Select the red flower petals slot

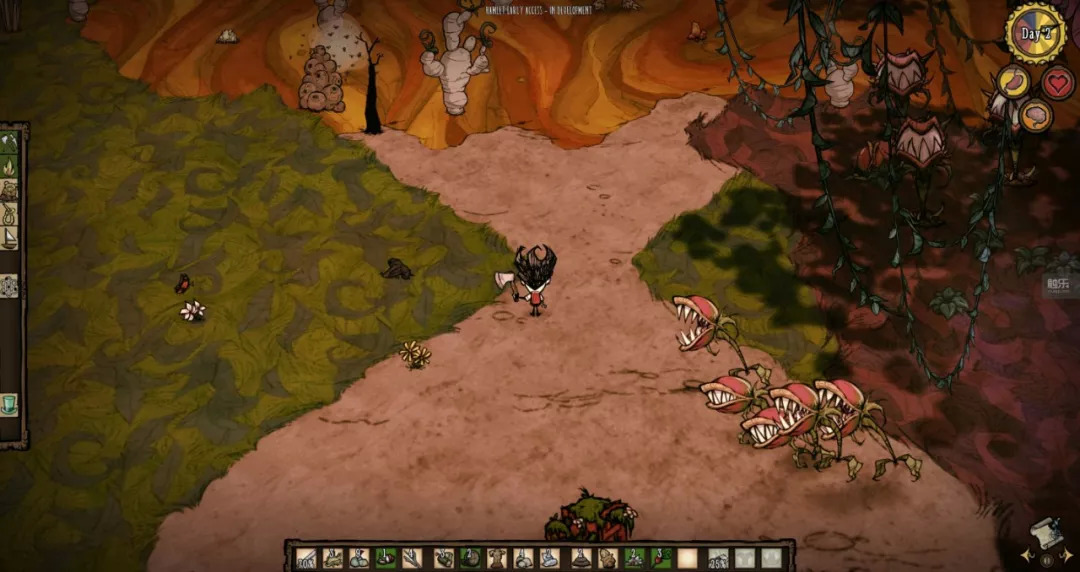point(659,558)
